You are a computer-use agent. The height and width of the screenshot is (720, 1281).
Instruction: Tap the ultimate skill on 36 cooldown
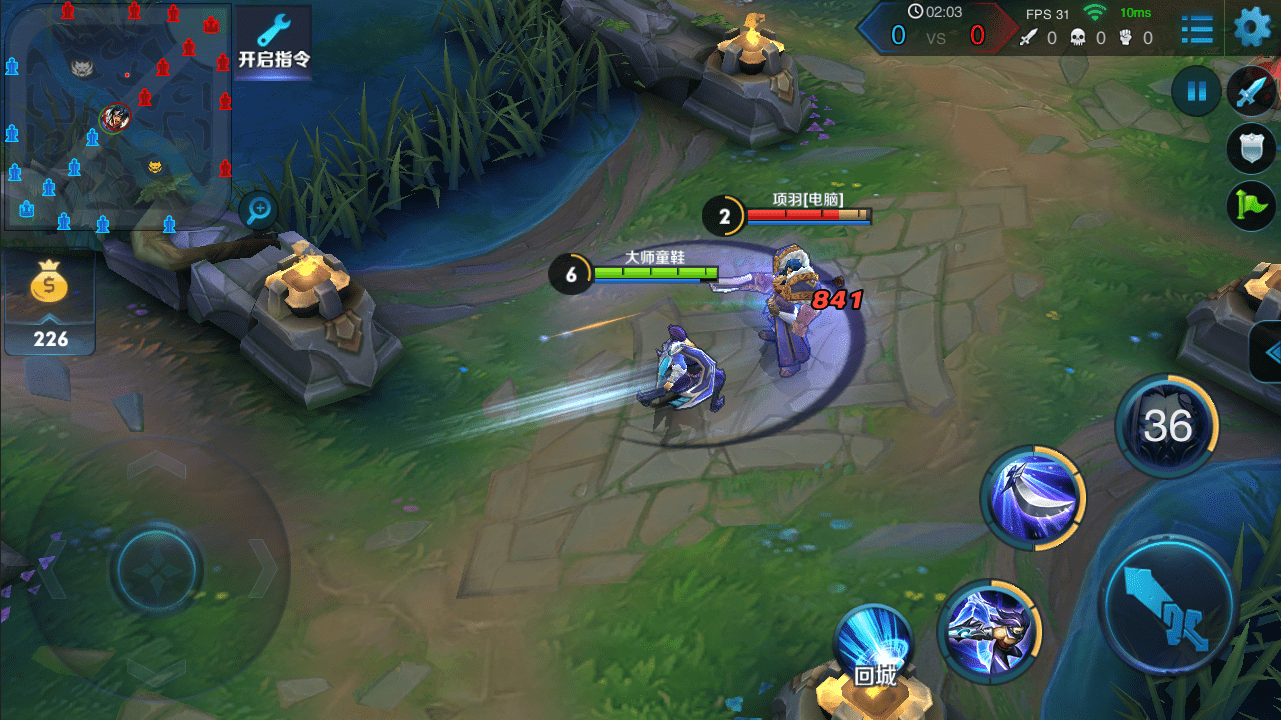pos(1167,427)
